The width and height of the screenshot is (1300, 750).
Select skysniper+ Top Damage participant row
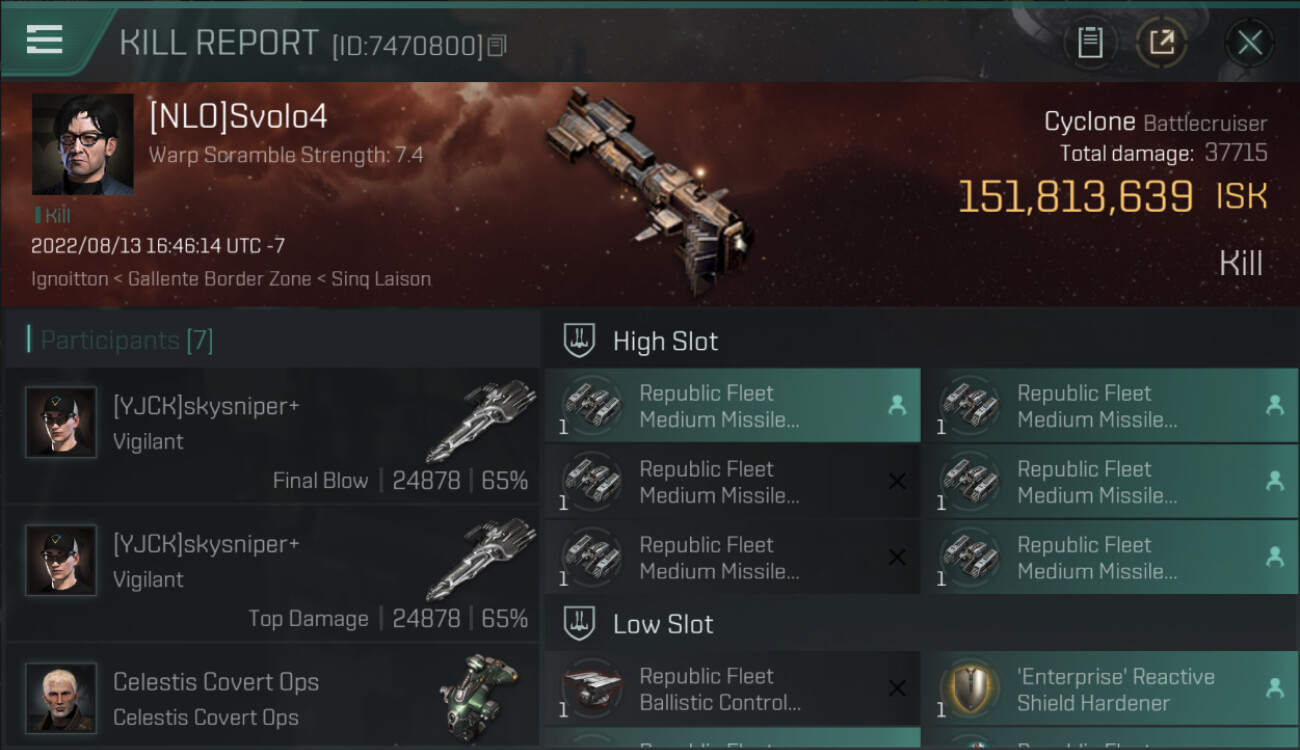[272, 573]
